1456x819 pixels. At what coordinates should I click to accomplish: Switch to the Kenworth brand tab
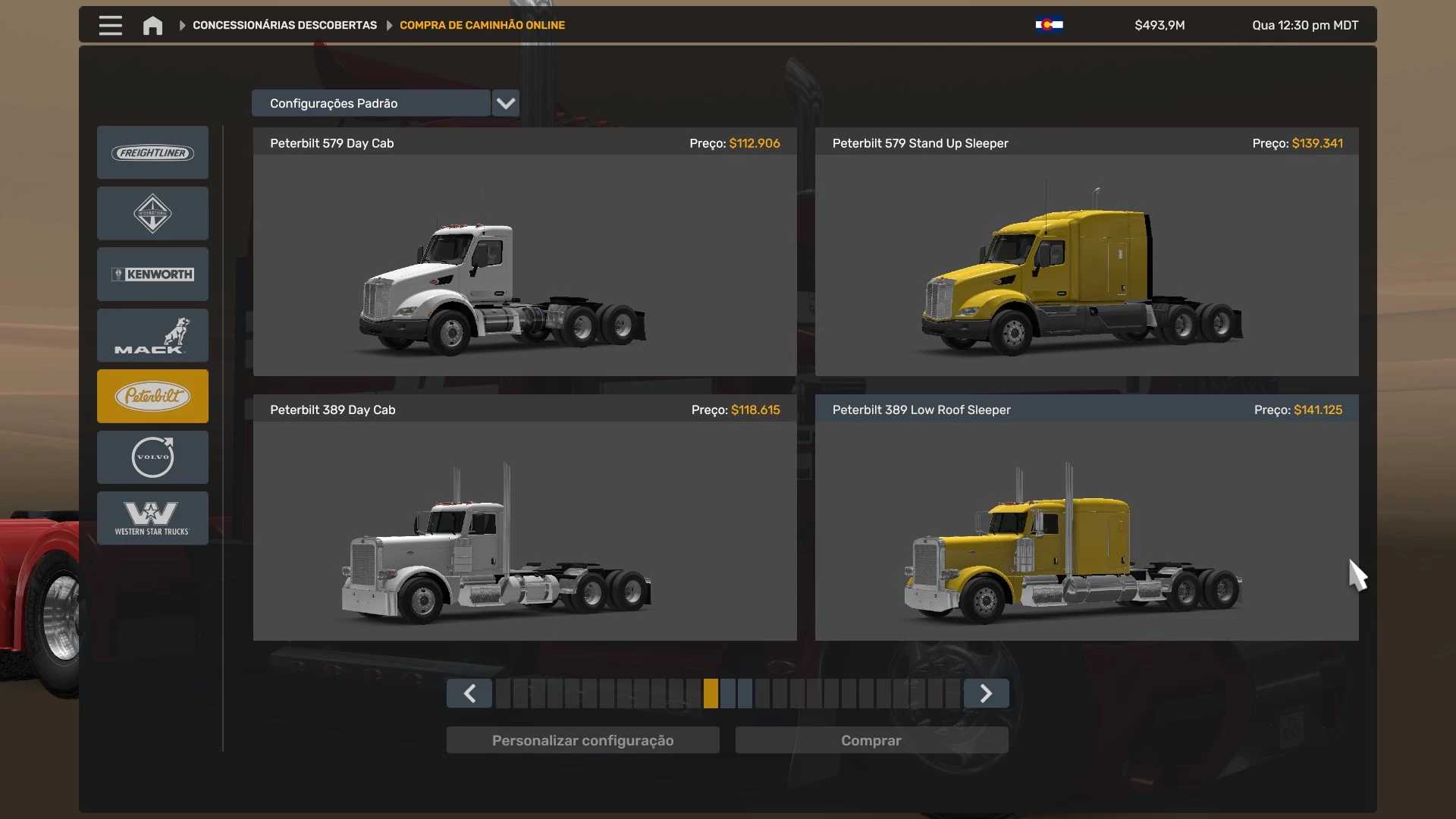tap(152, 275)
